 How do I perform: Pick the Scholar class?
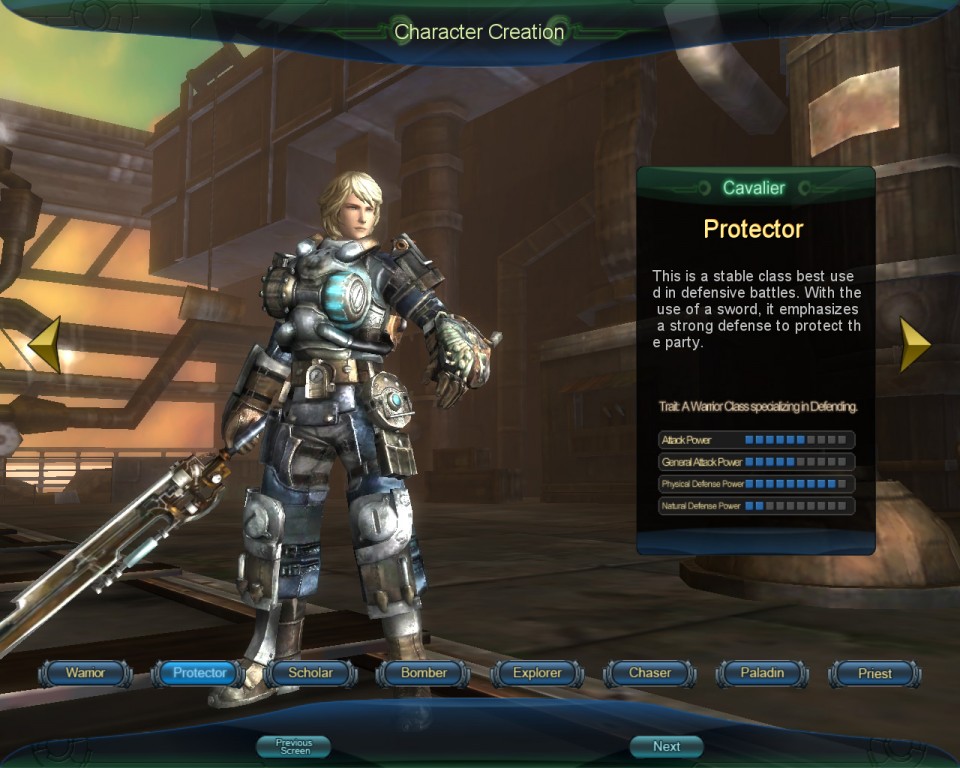[x=310, y=673]
